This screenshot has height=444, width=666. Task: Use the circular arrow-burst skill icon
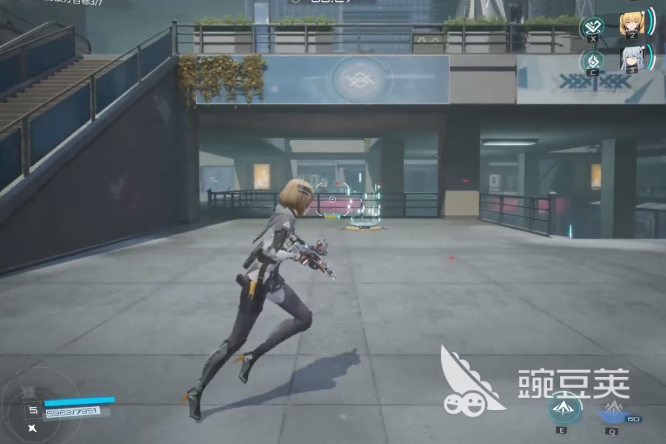(562, 407)
